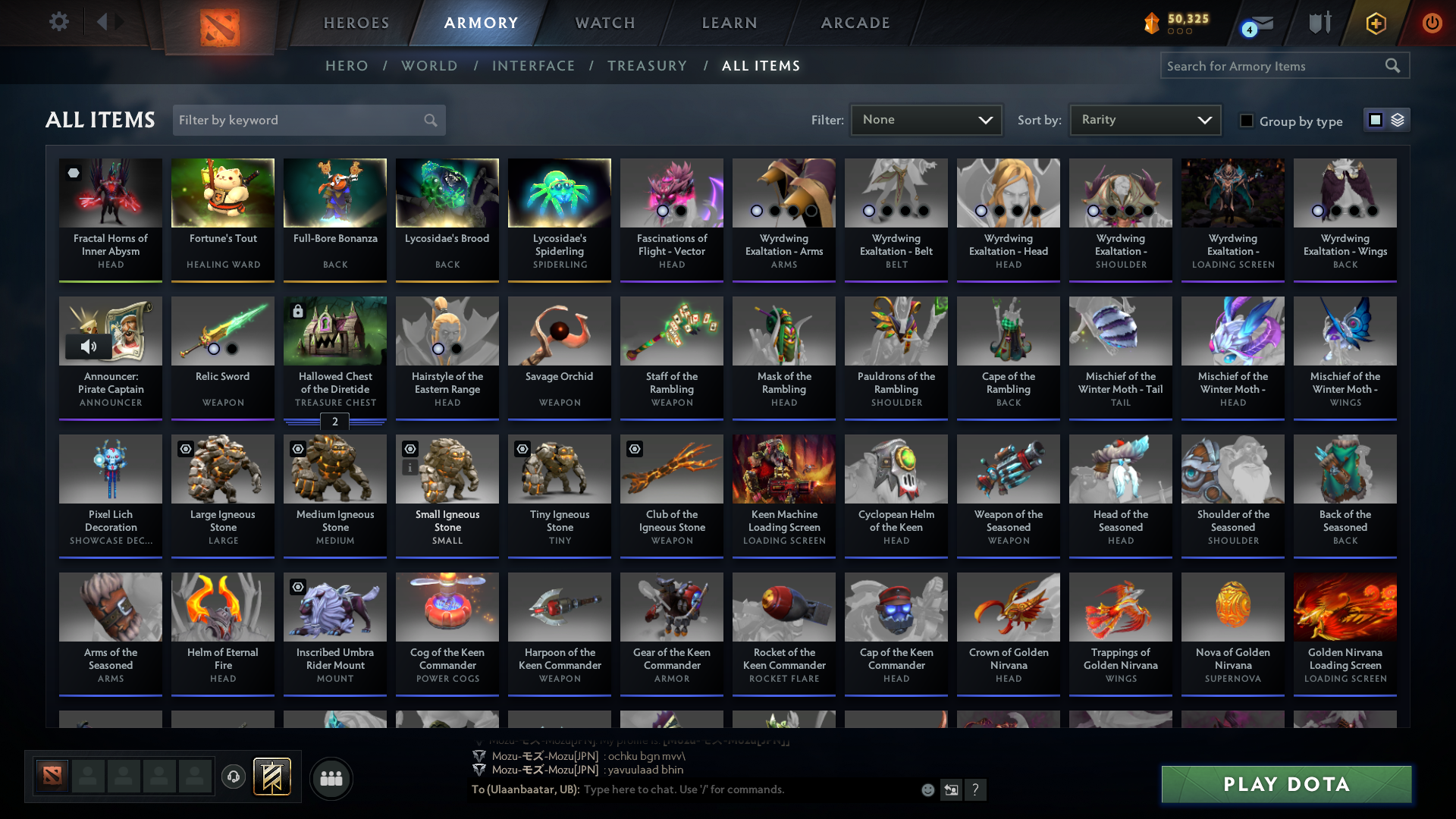This screenshot has width=1456, height=819.
Task: Open the emoticon picker in chat
Action: point(927,790)
